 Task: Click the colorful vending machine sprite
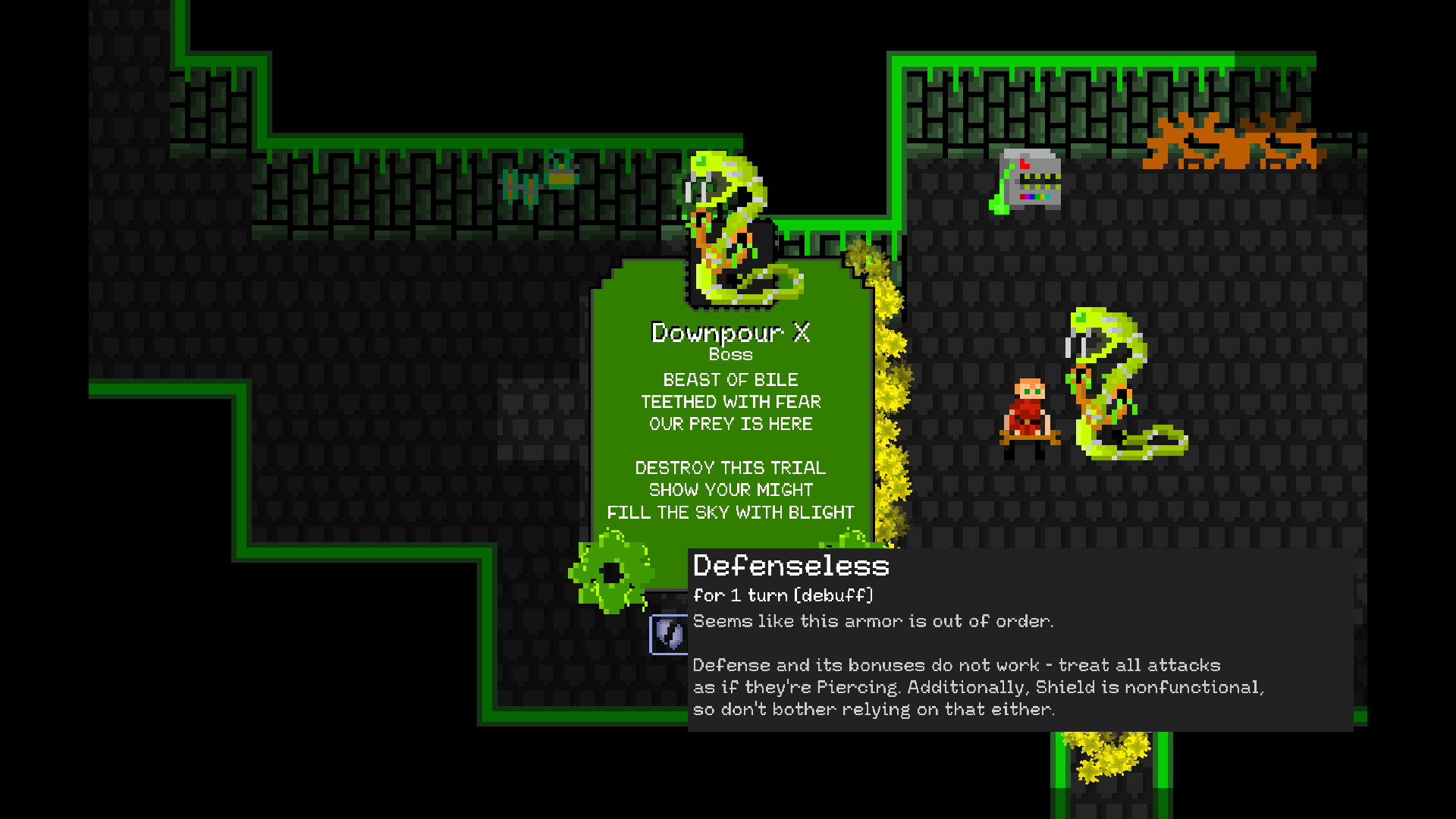(1031, 178)
